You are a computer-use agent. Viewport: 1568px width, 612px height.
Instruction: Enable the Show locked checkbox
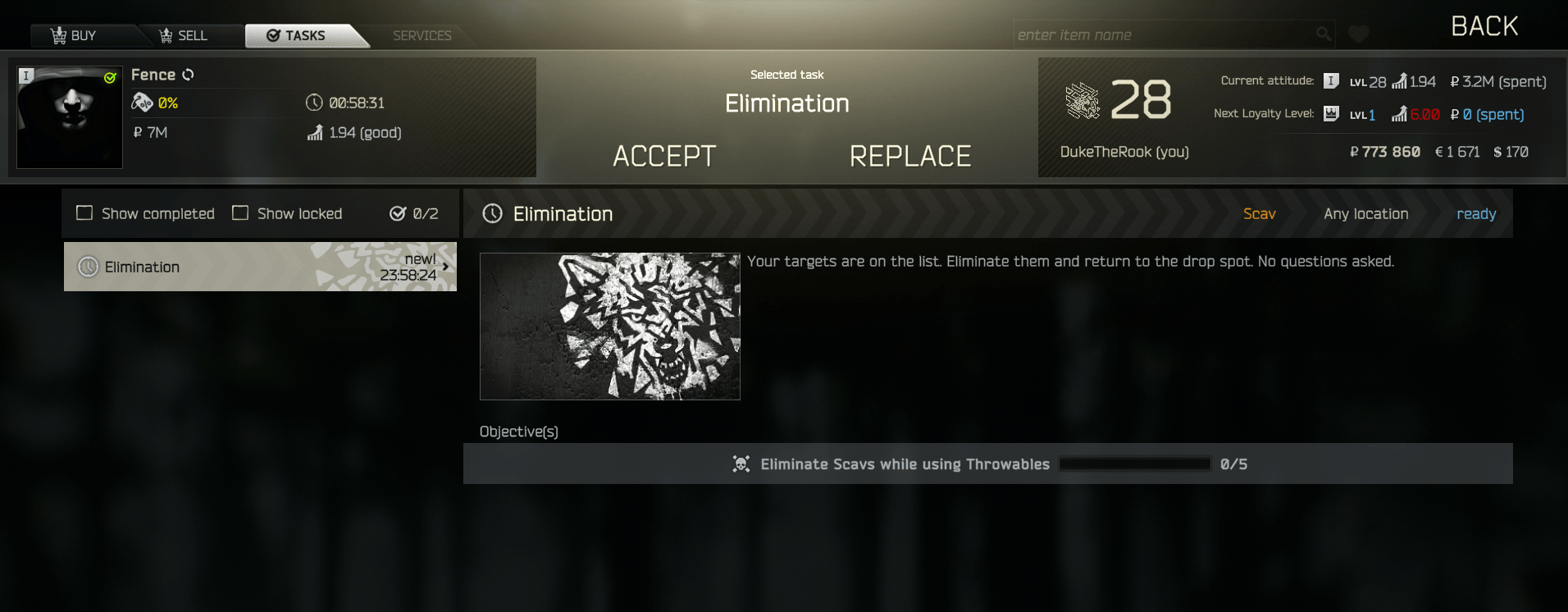click(x=240, y=212)
